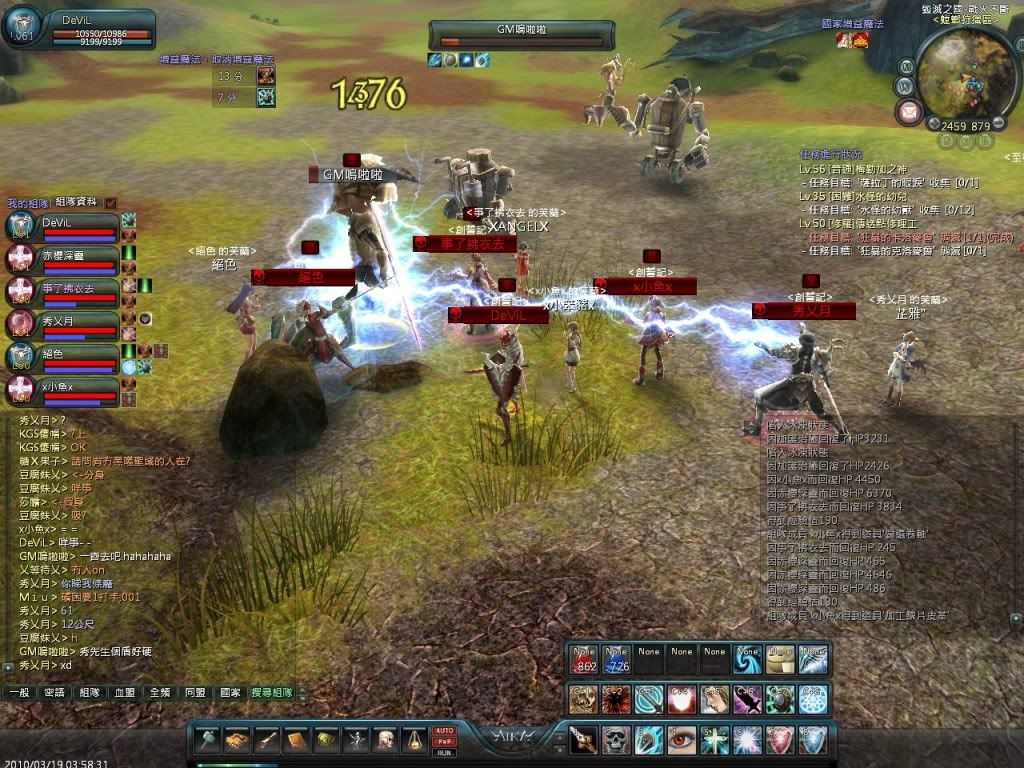Open the 組隊資料 party info tab
Screen dimensions: 1024x768
click(76, 202)
